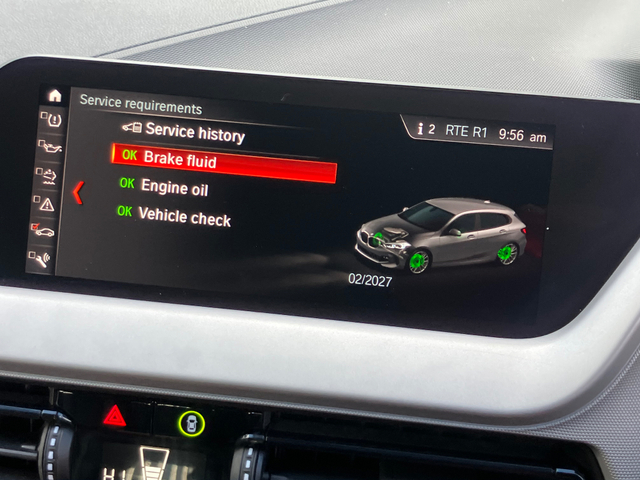Select the coolant level icon in sidebar
The height and width of the screenshot is (480, 640).
coord(48,175)
